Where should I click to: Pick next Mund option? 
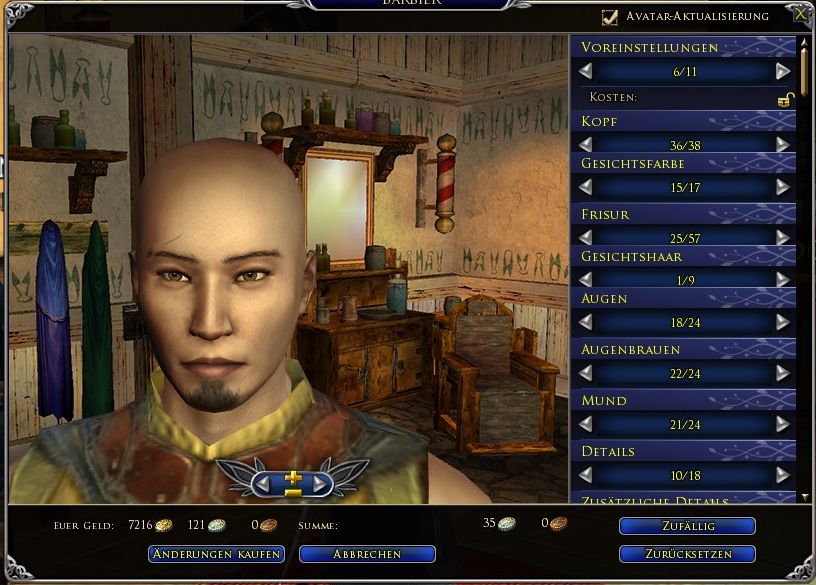pos(783,424)
